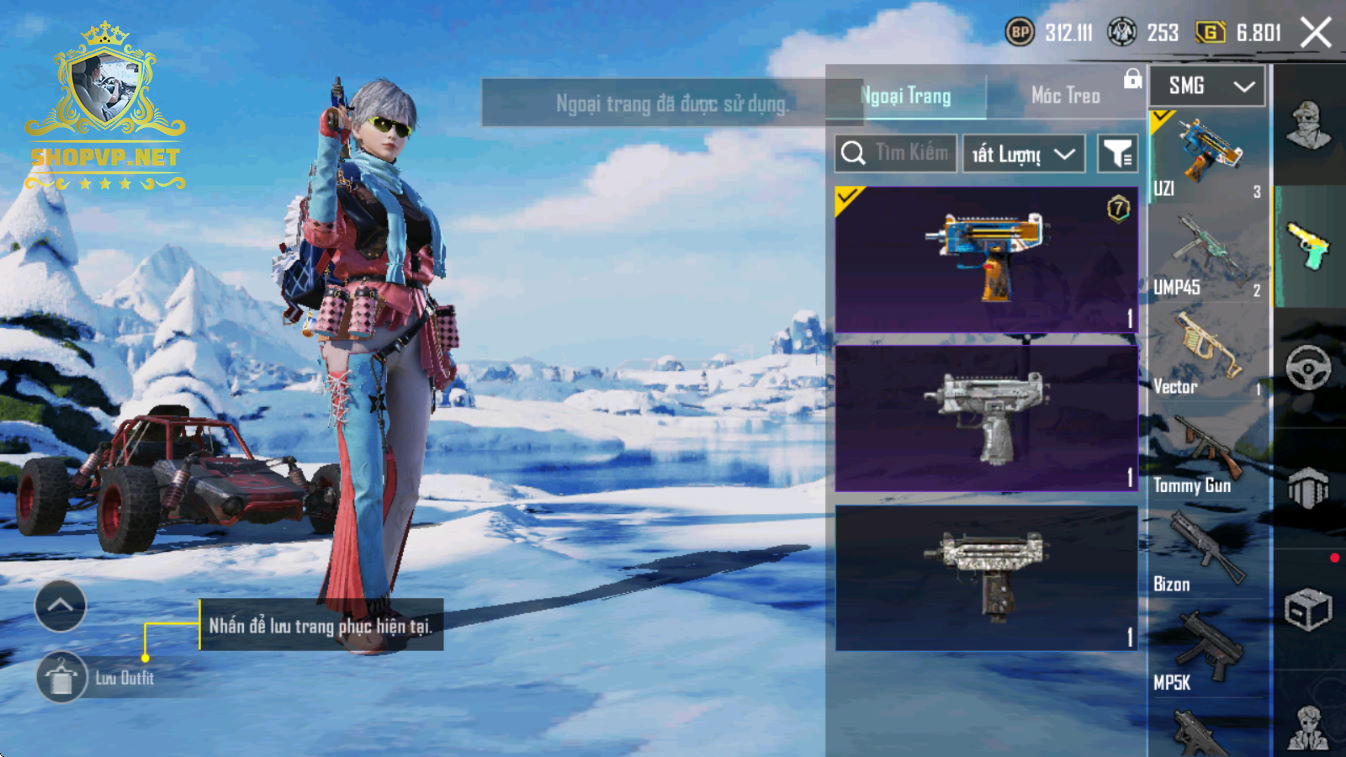The width and height of the screenshot is (1346, 757).
Task: Select UMP45 in the weapon list
Action: pos(1208,256)
